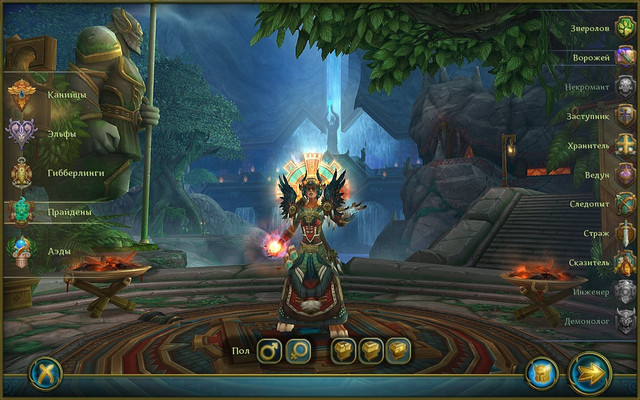Viewport: 640px width, 400px height.
Task: Proceed with the golden arrow button
Action: coord(590,374)
